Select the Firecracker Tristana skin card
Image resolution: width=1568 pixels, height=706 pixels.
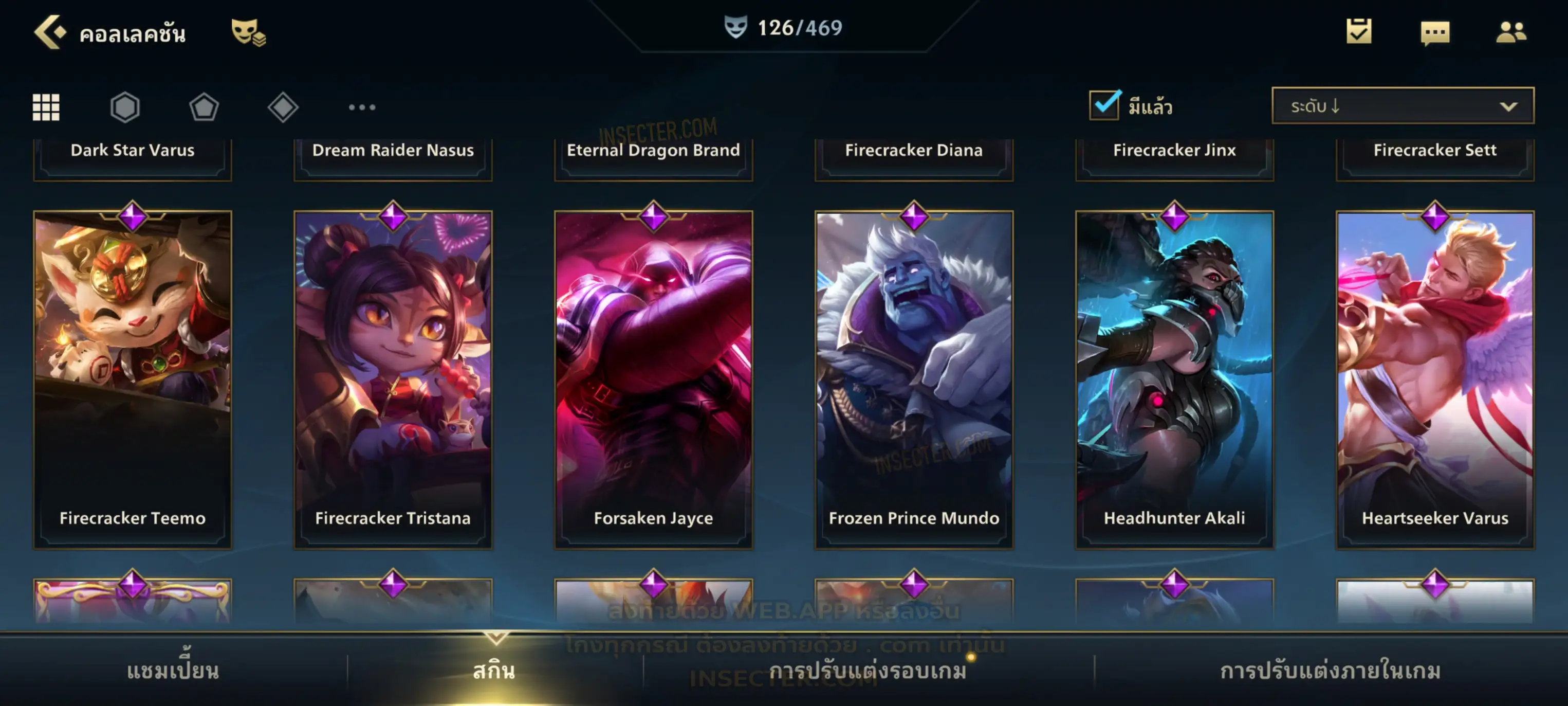tap(393, 379)
